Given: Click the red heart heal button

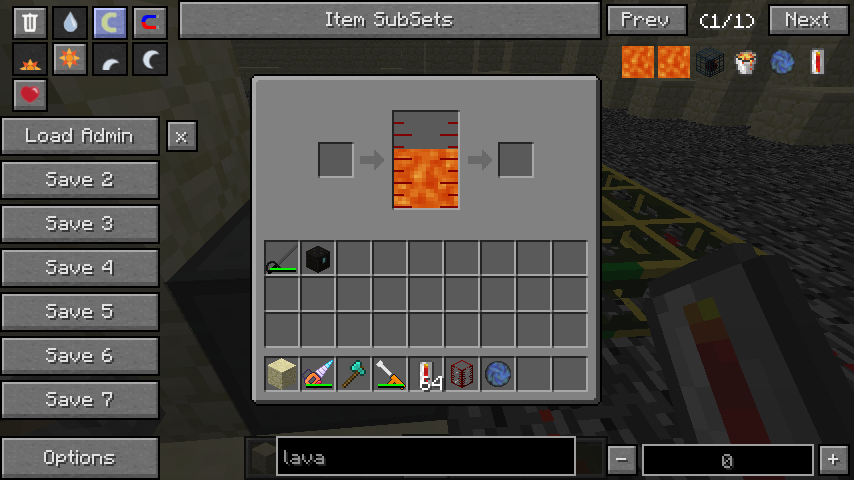Looking at the screenshot, I should click(x=30, y=95).
